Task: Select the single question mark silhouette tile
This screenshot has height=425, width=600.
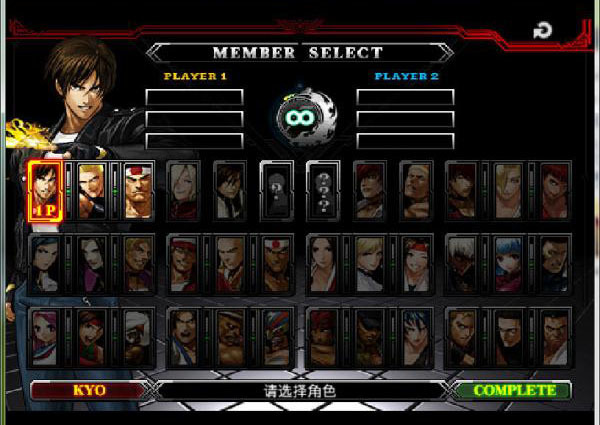Action: tap(276, 190)
